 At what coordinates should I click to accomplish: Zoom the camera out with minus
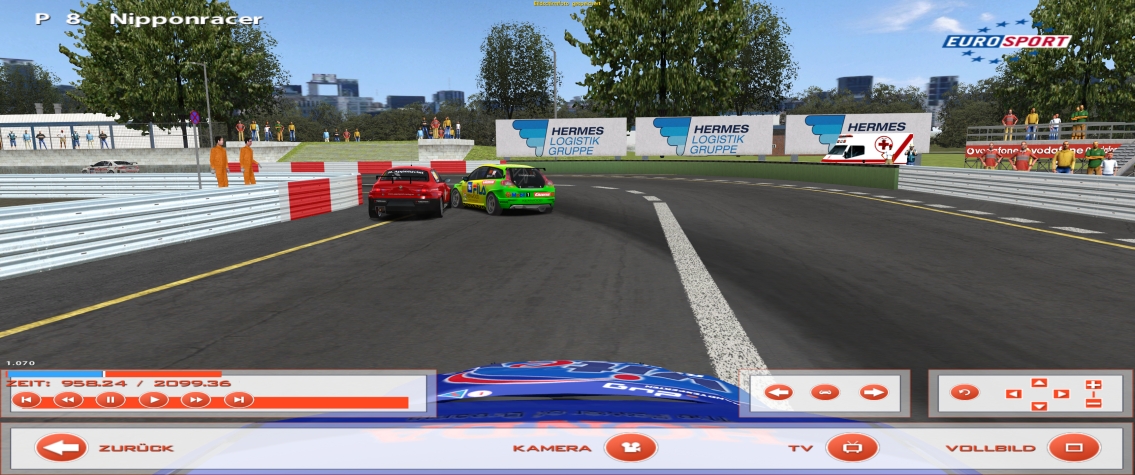1093,402
